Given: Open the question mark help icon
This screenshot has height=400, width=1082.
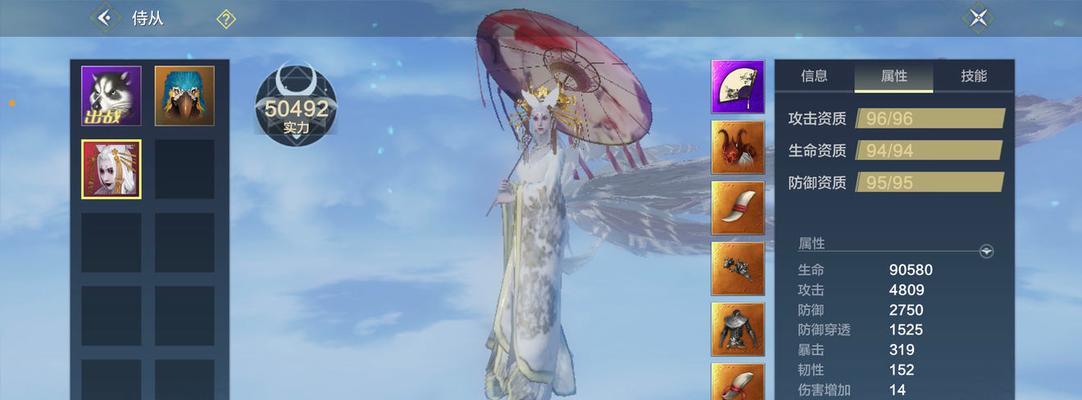Looking at the screenshot, I should 227,19.
